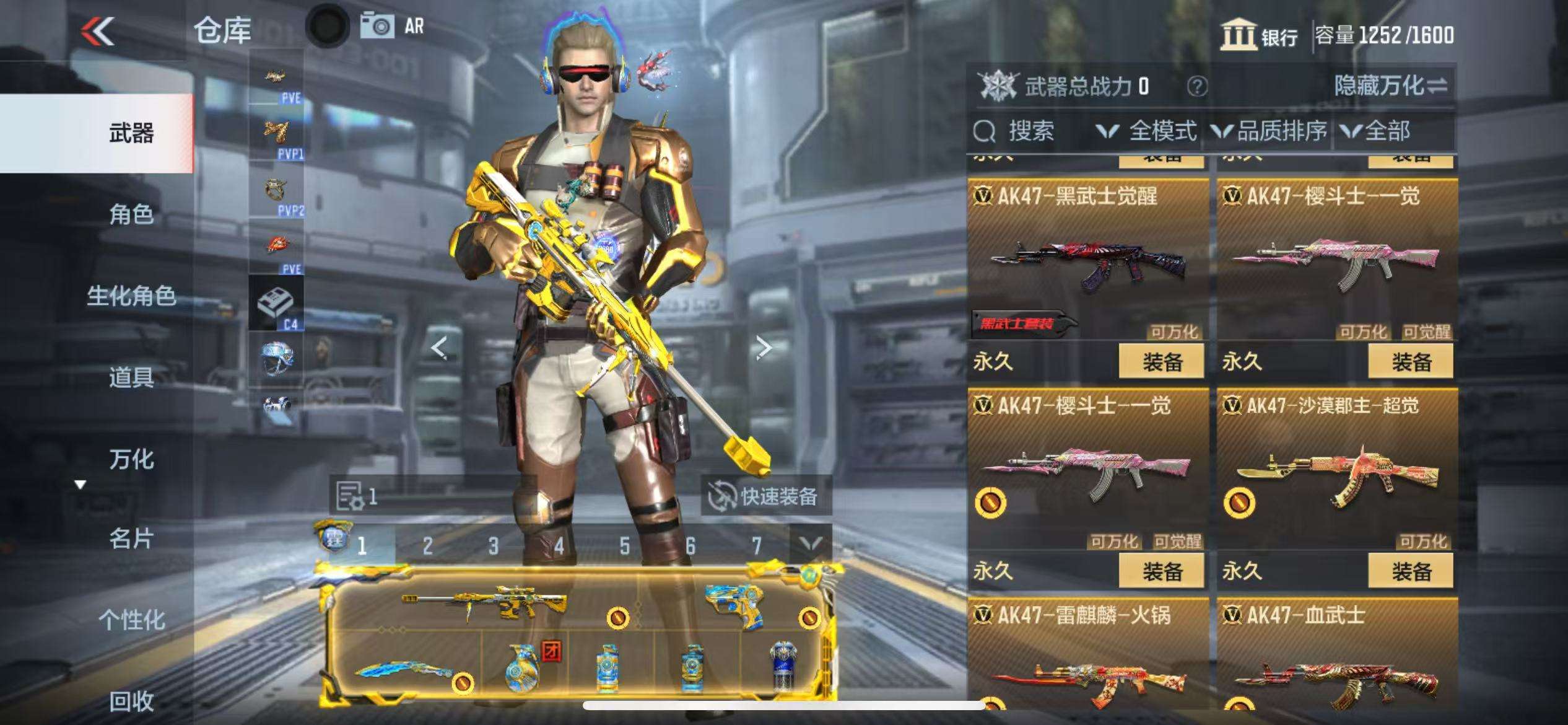Select the 道具 tab
The height and width of the screenshot is (725, 1568).
tap(131, 377)
